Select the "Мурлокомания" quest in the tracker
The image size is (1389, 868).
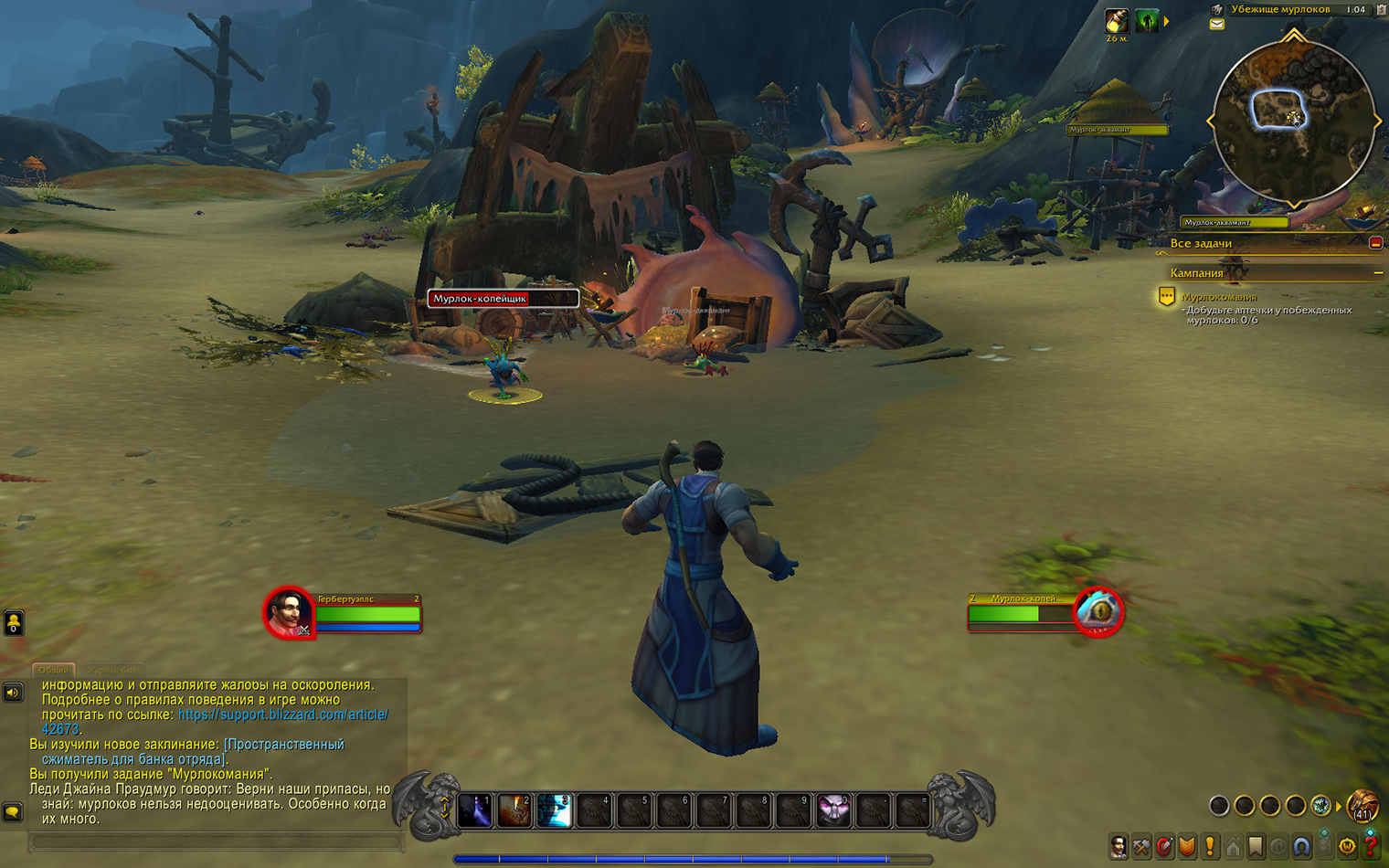tap(1219, 297)
